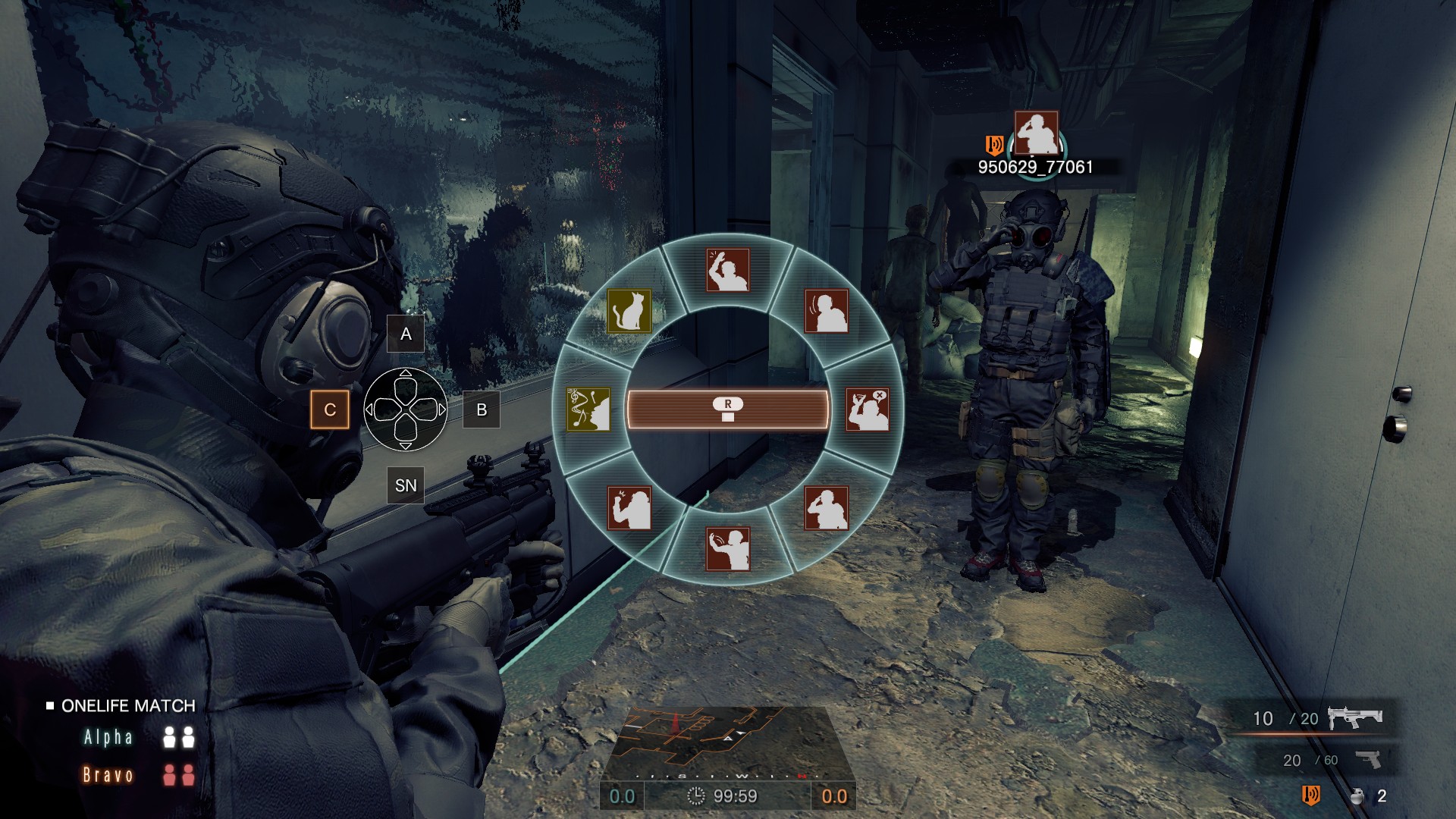The height and width of the screenshot is (819, 1456).
Task: Select the cat emote in the wheel
Action: tap(629, 311)
